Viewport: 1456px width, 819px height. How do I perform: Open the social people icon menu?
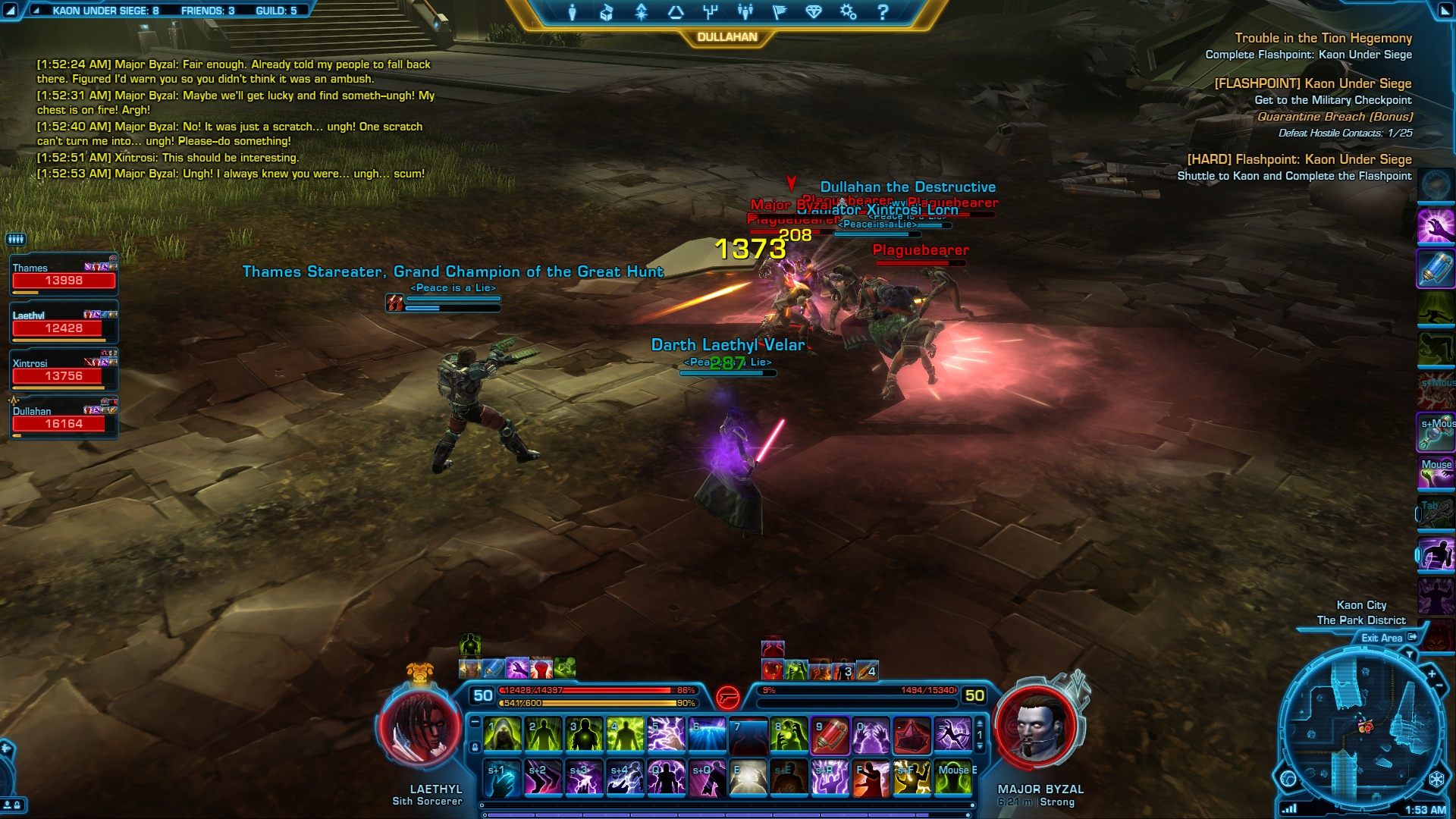click(745, 12)
